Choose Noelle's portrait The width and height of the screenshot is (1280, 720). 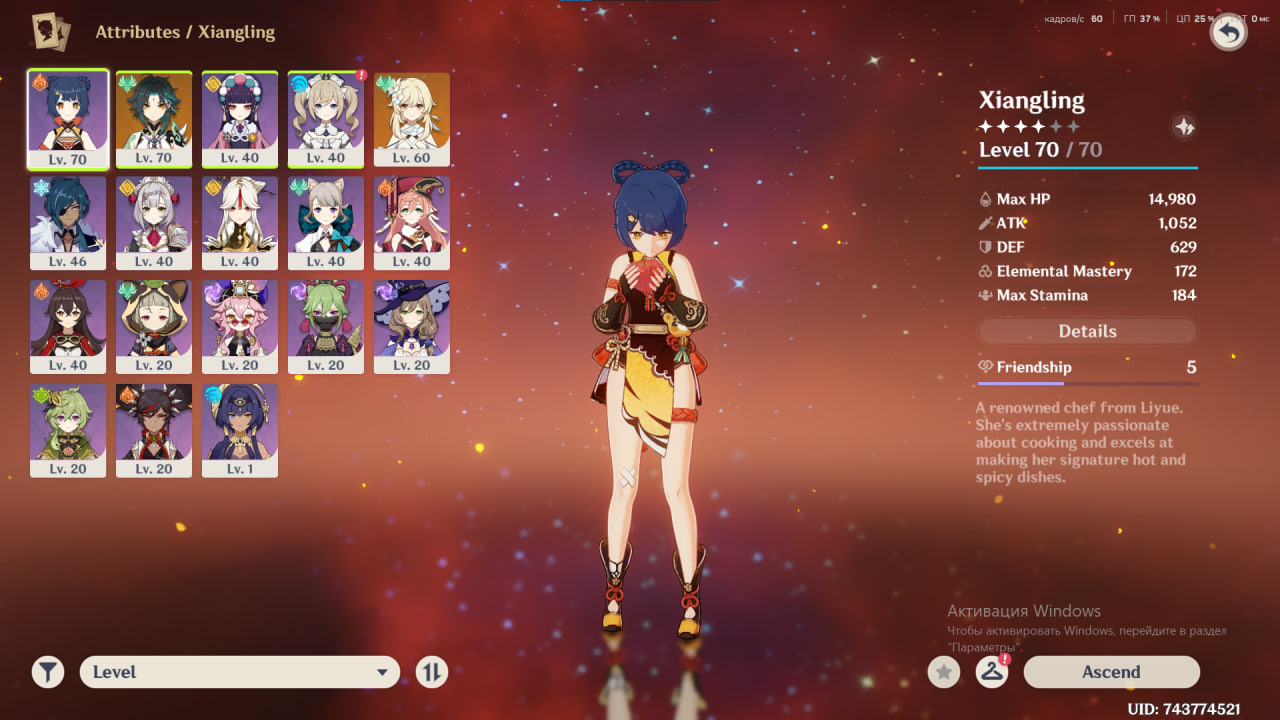coord(154,223)
